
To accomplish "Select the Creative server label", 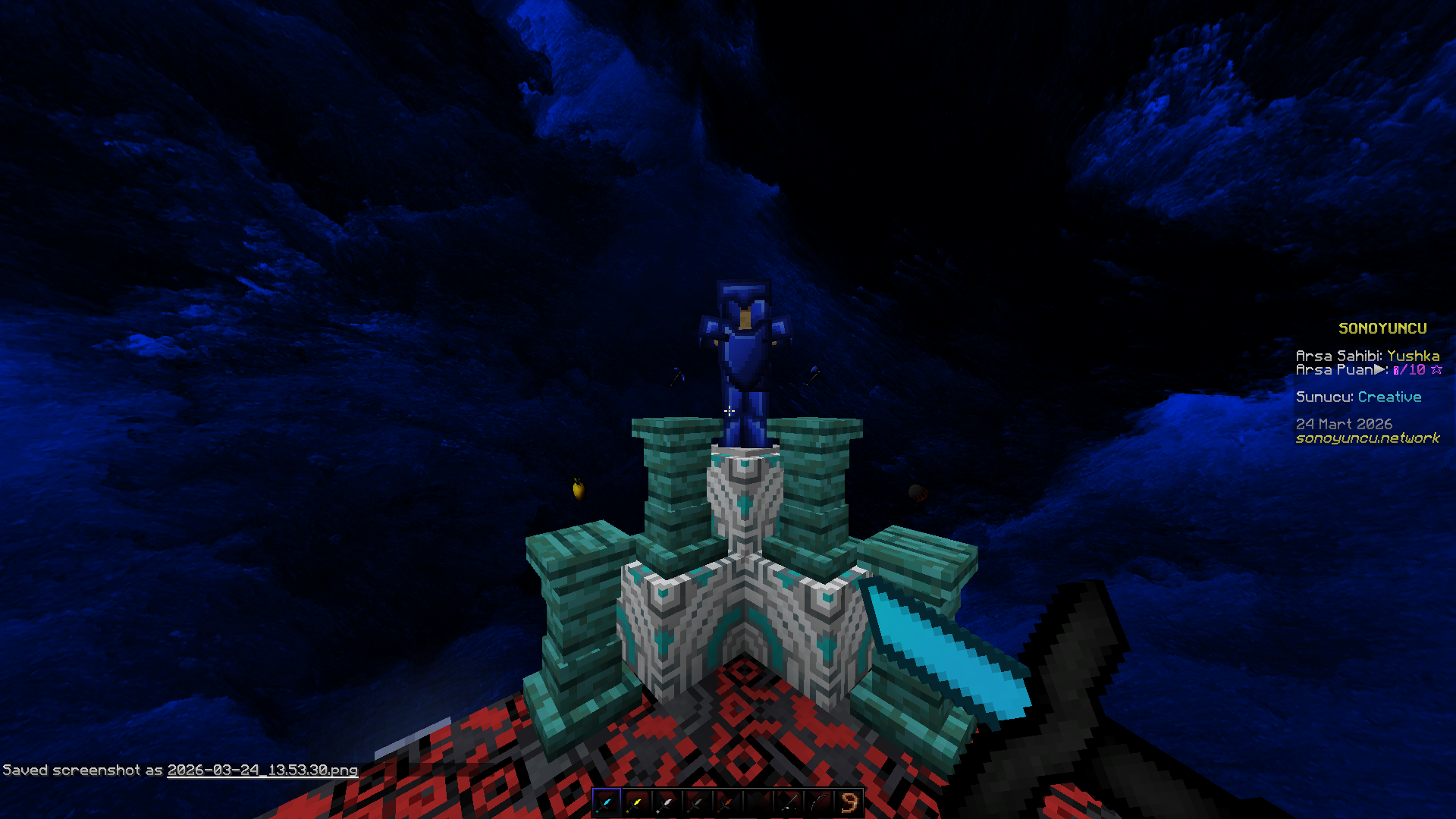I will pos(1390,397).
